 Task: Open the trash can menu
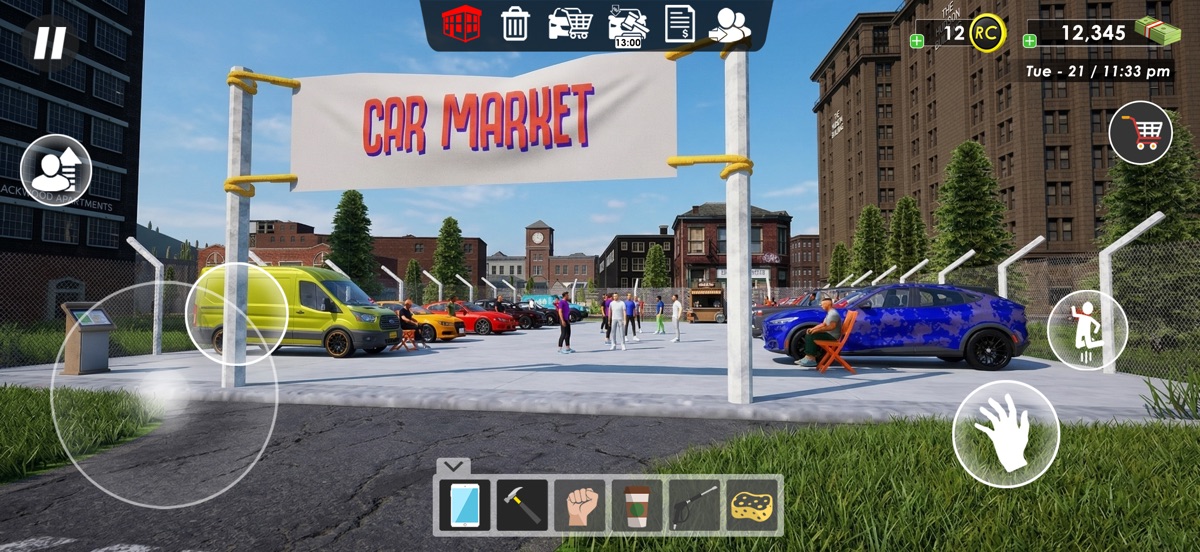click(x=515, y=23)
